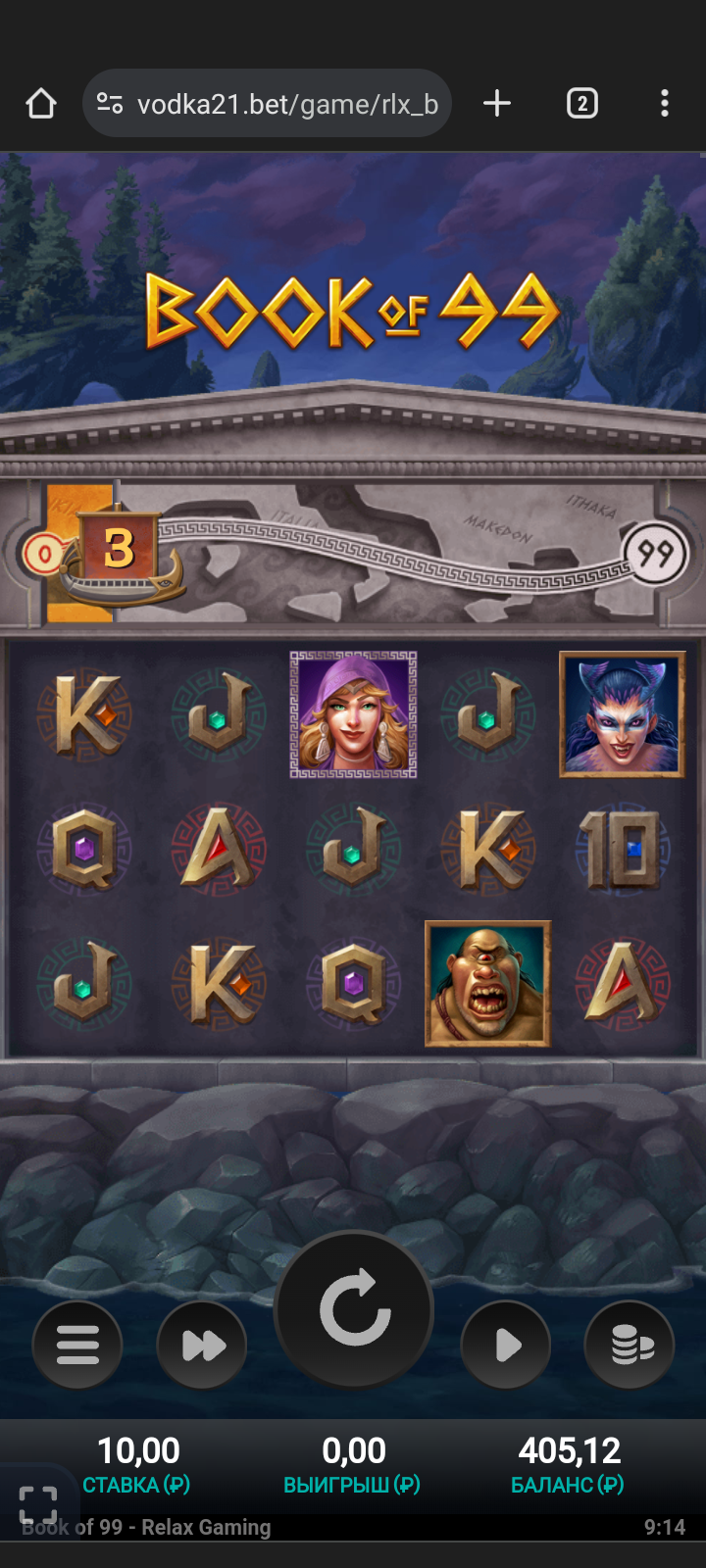Spin the reels with the big circular arrow

(x=354, y=1309)
